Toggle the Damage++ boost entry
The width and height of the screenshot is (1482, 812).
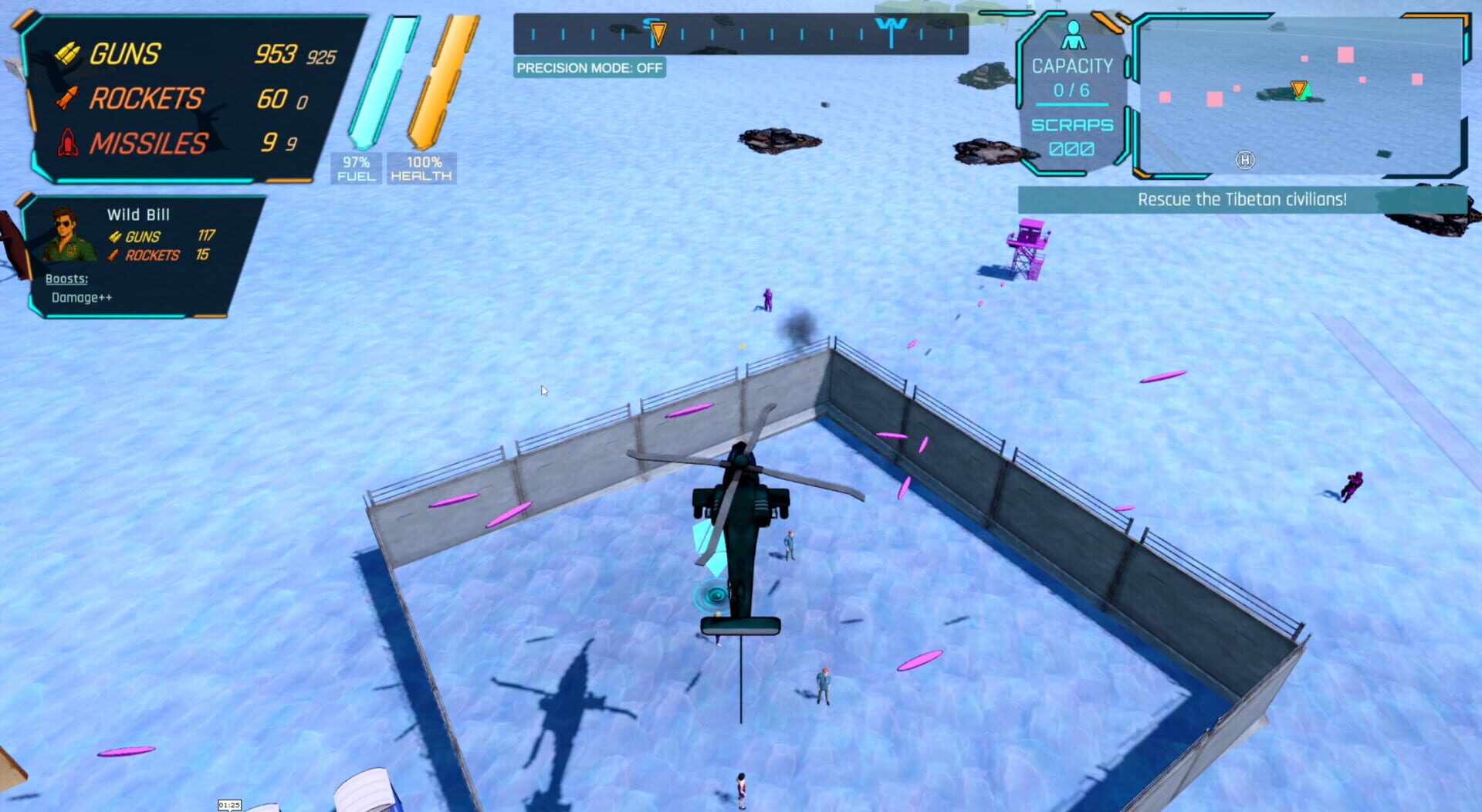80,297
